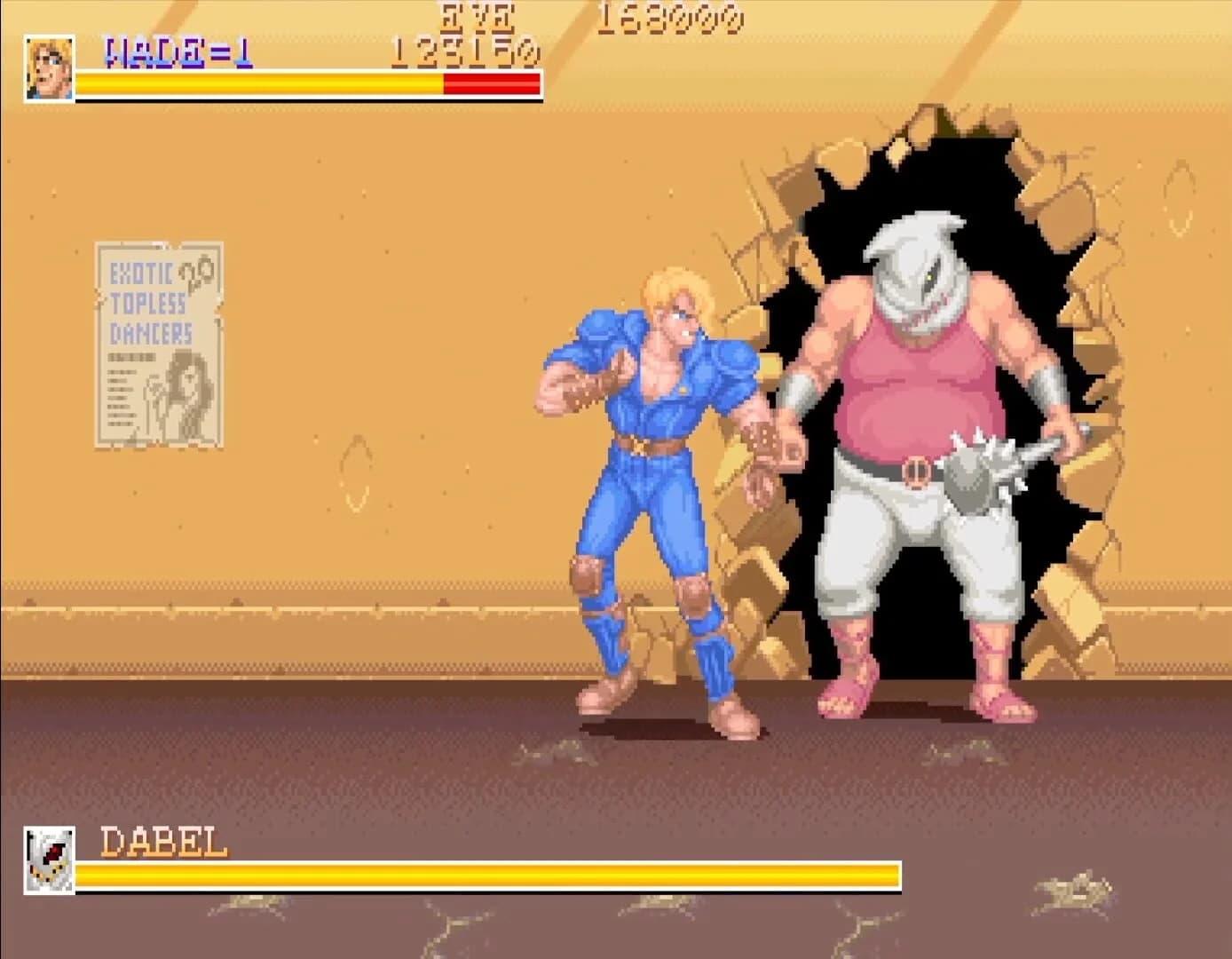Click Dabel's full yellow health bar
Screen dimensions: 1232x959
[x=488, y=873]
